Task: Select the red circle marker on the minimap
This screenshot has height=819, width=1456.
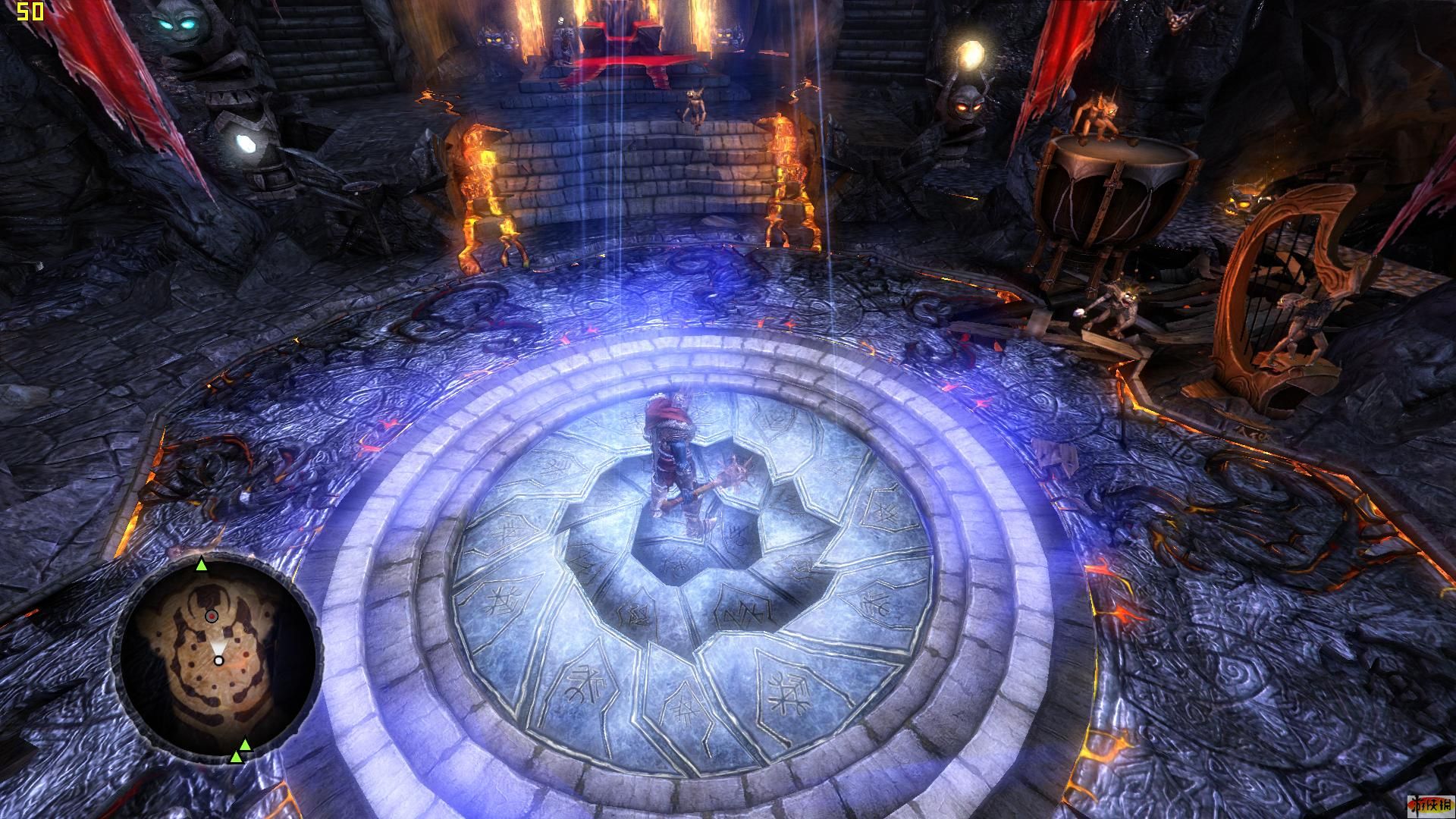Action: pyautogui.click(x=212, y=617)
